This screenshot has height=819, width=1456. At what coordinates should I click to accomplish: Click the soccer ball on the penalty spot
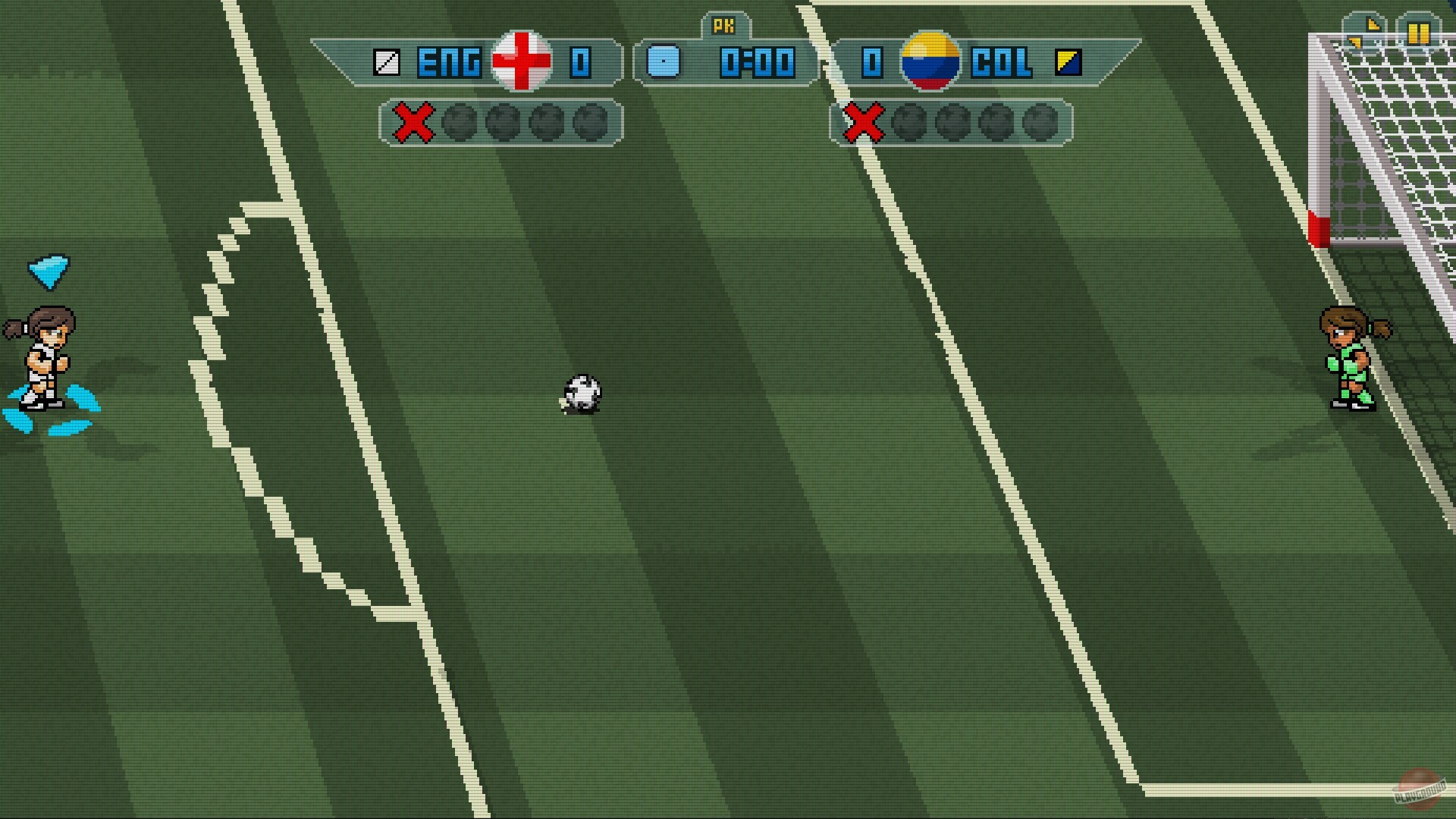[x=582, y=394]
